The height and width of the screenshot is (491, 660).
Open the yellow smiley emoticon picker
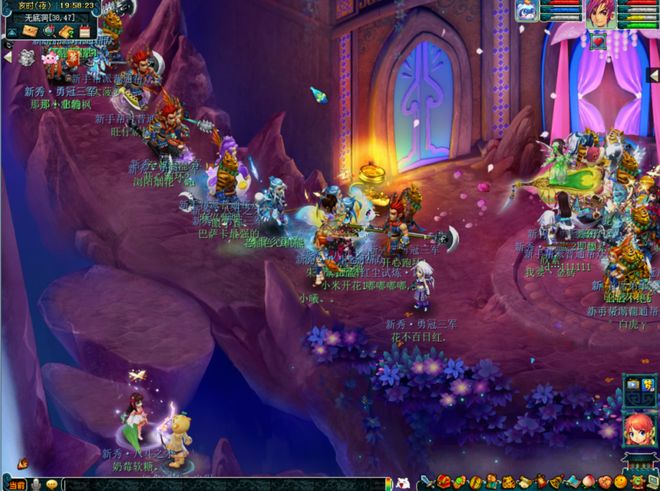52,484
